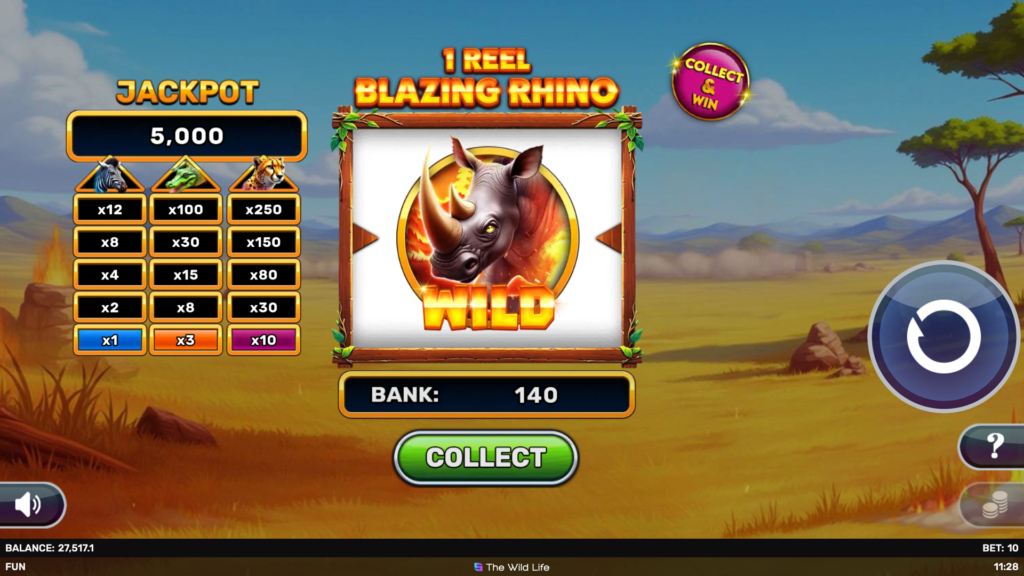Collect the banked winnings
Screen dimensions: 1024x576
(486, 458)
